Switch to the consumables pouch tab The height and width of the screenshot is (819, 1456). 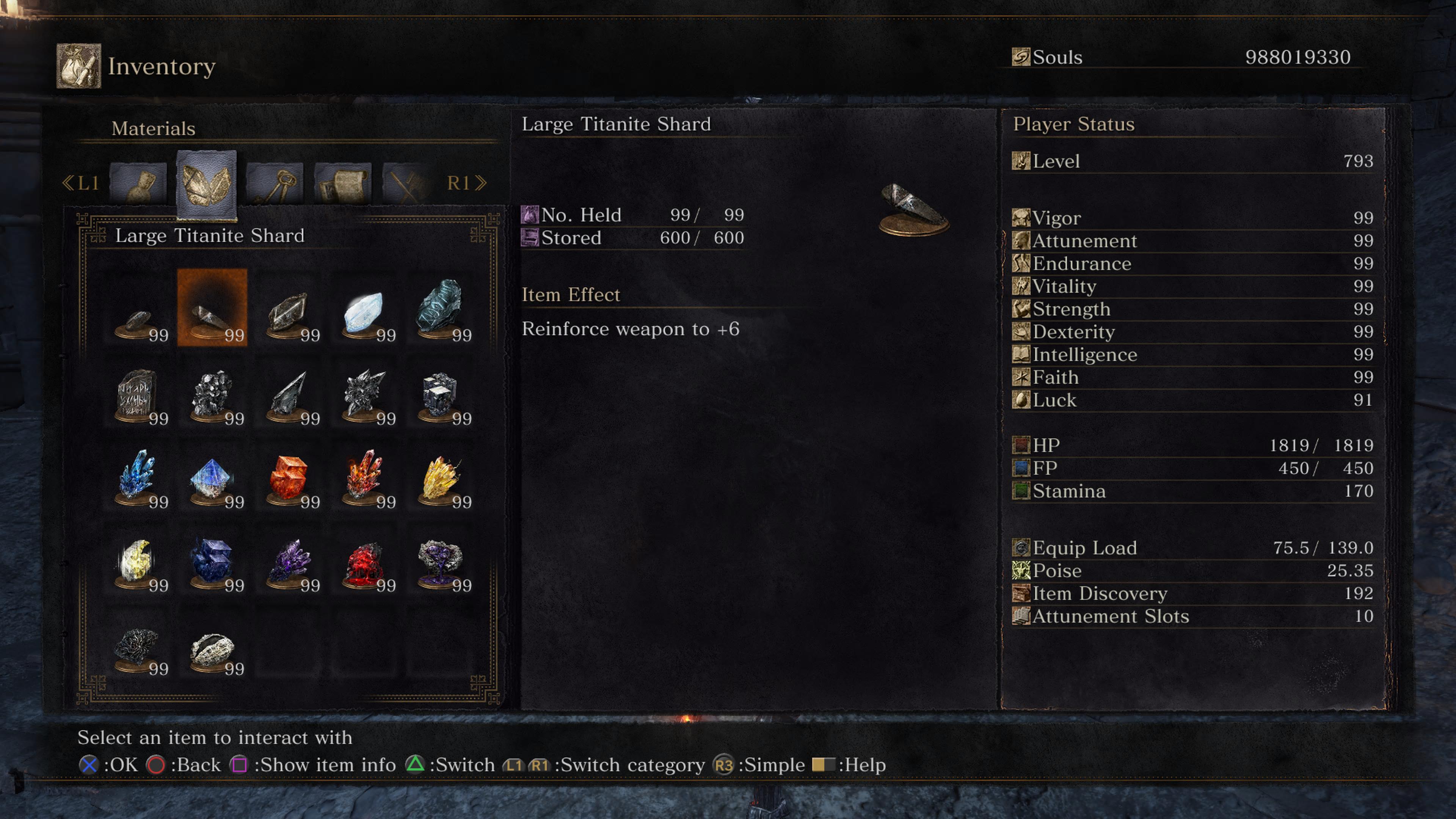[138, 183]
